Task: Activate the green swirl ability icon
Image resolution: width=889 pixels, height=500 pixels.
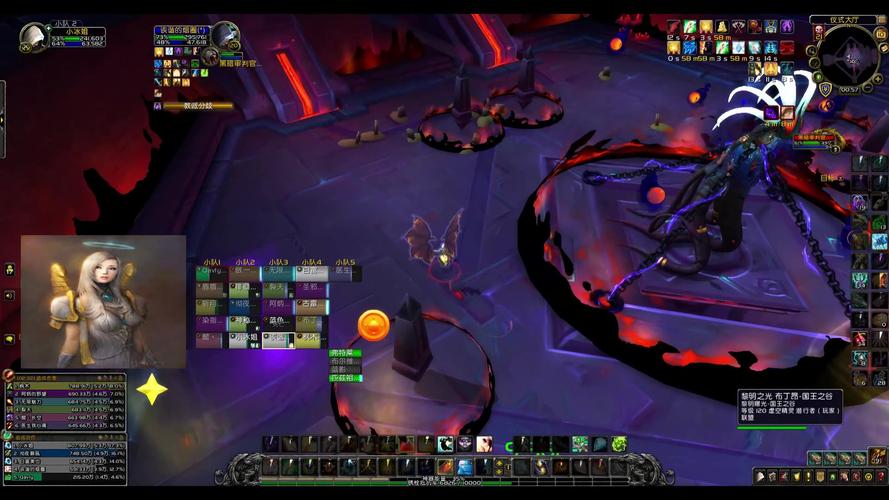Action: pos(619,443)
